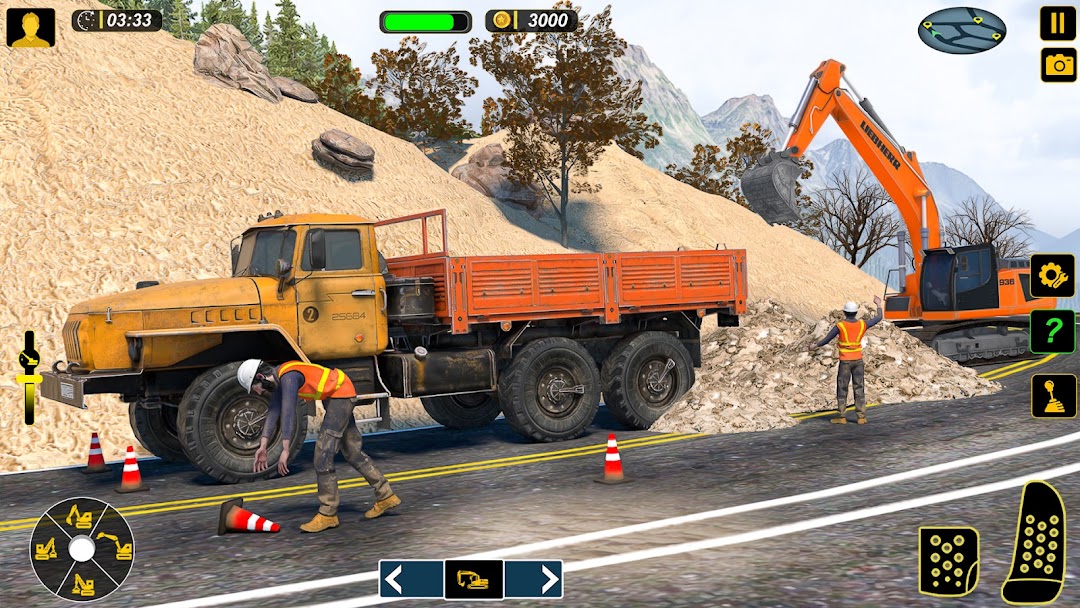Tap the gear shift lever button
The height and width of the screenshot is (608, 1080).
point(1054,396)
